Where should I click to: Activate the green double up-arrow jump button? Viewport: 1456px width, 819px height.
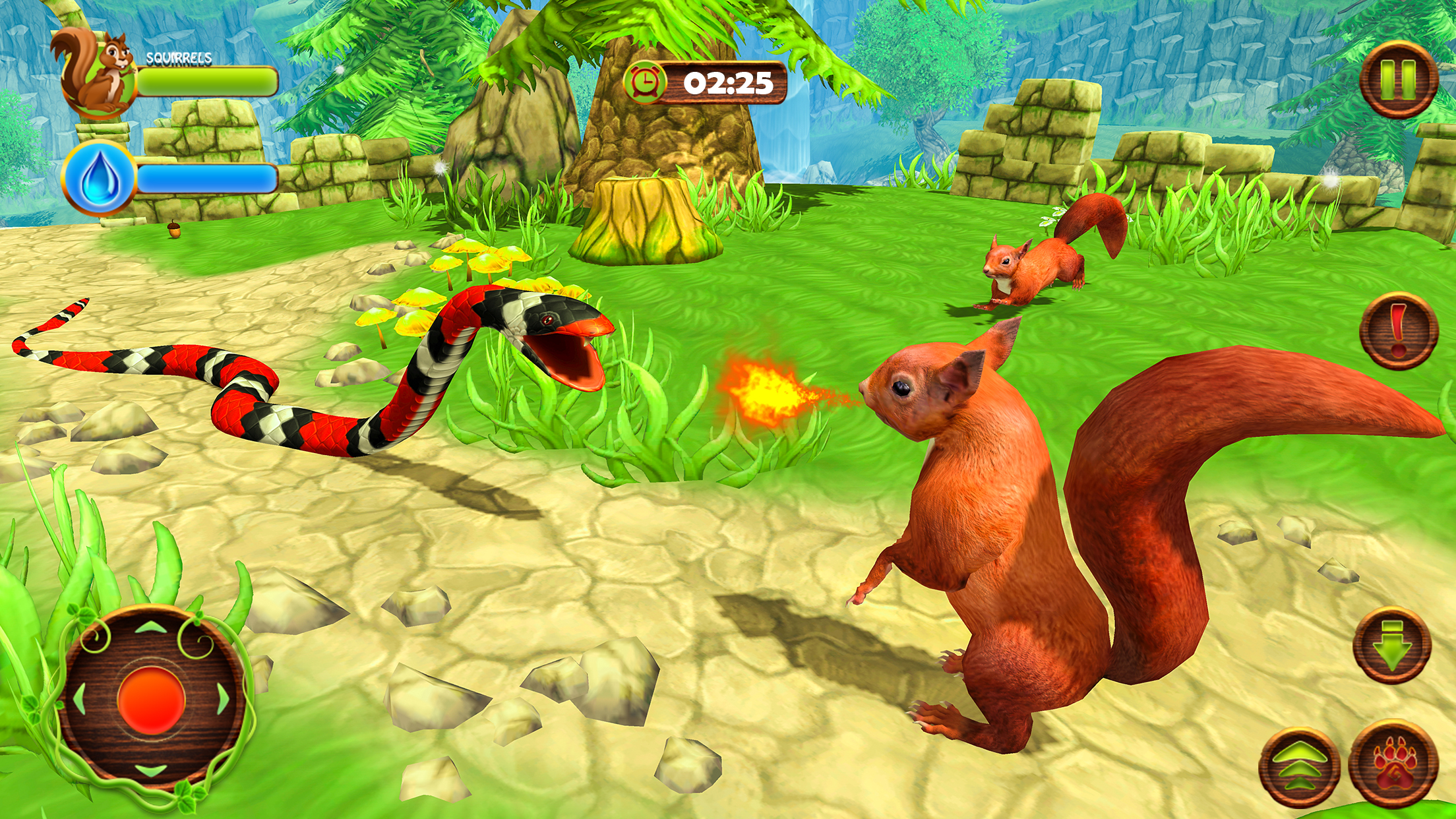click(1298, 768)
